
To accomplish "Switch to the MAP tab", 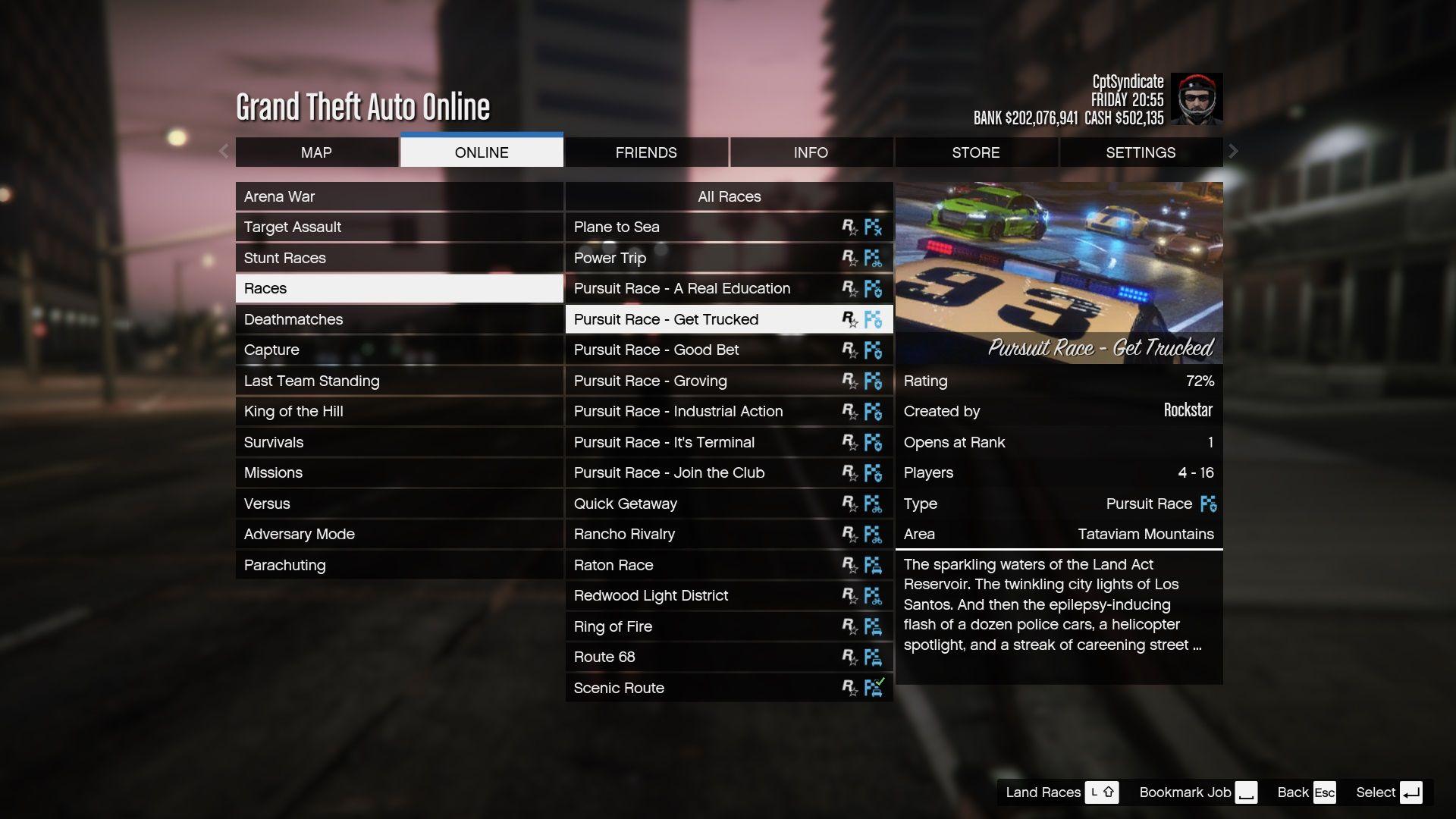I will (x=316, y=152).
